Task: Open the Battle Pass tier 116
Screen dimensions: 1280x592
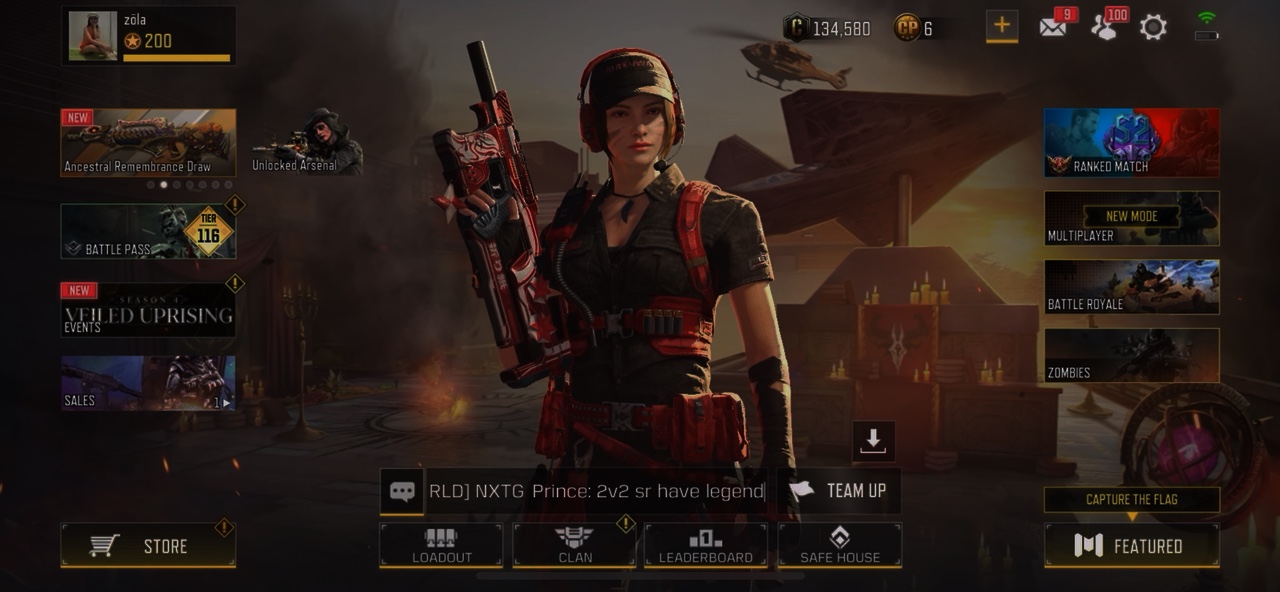Action: pyautogui.click(x=148, y=232)
